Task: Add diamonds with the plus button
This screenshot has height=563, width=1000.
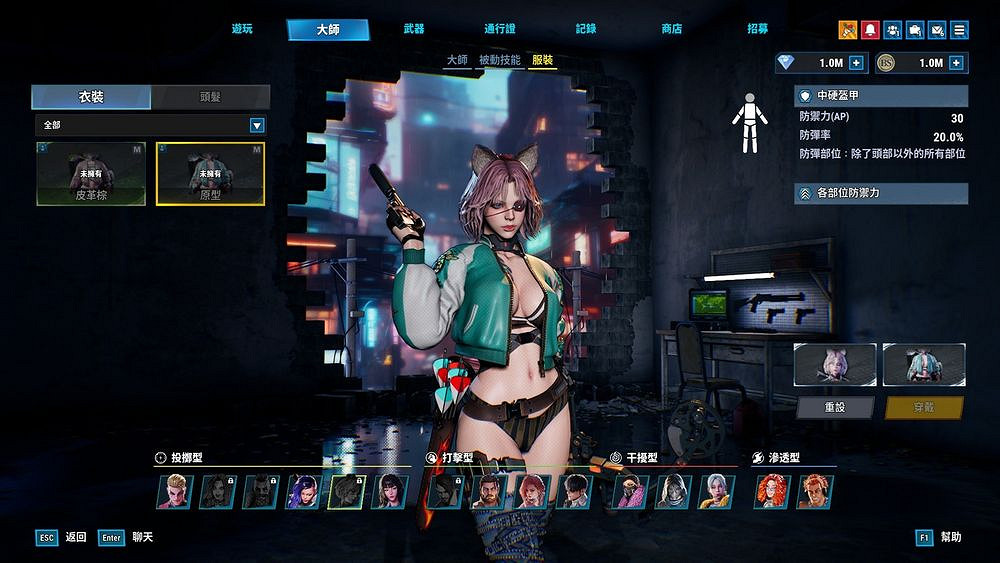Action: [x=856, y=63]
